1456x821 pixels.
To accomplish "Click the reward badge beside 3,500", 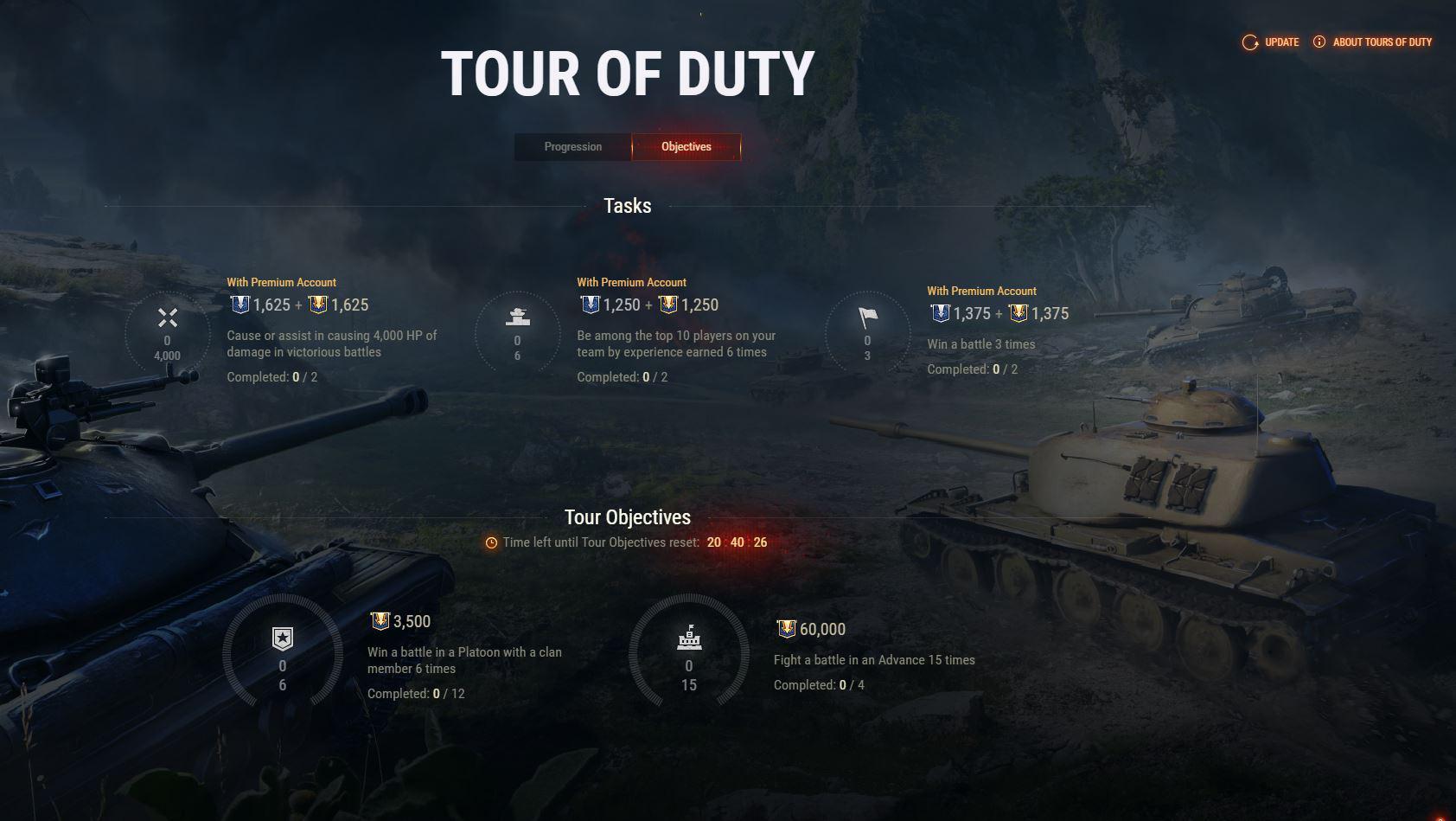I will 381,621.
